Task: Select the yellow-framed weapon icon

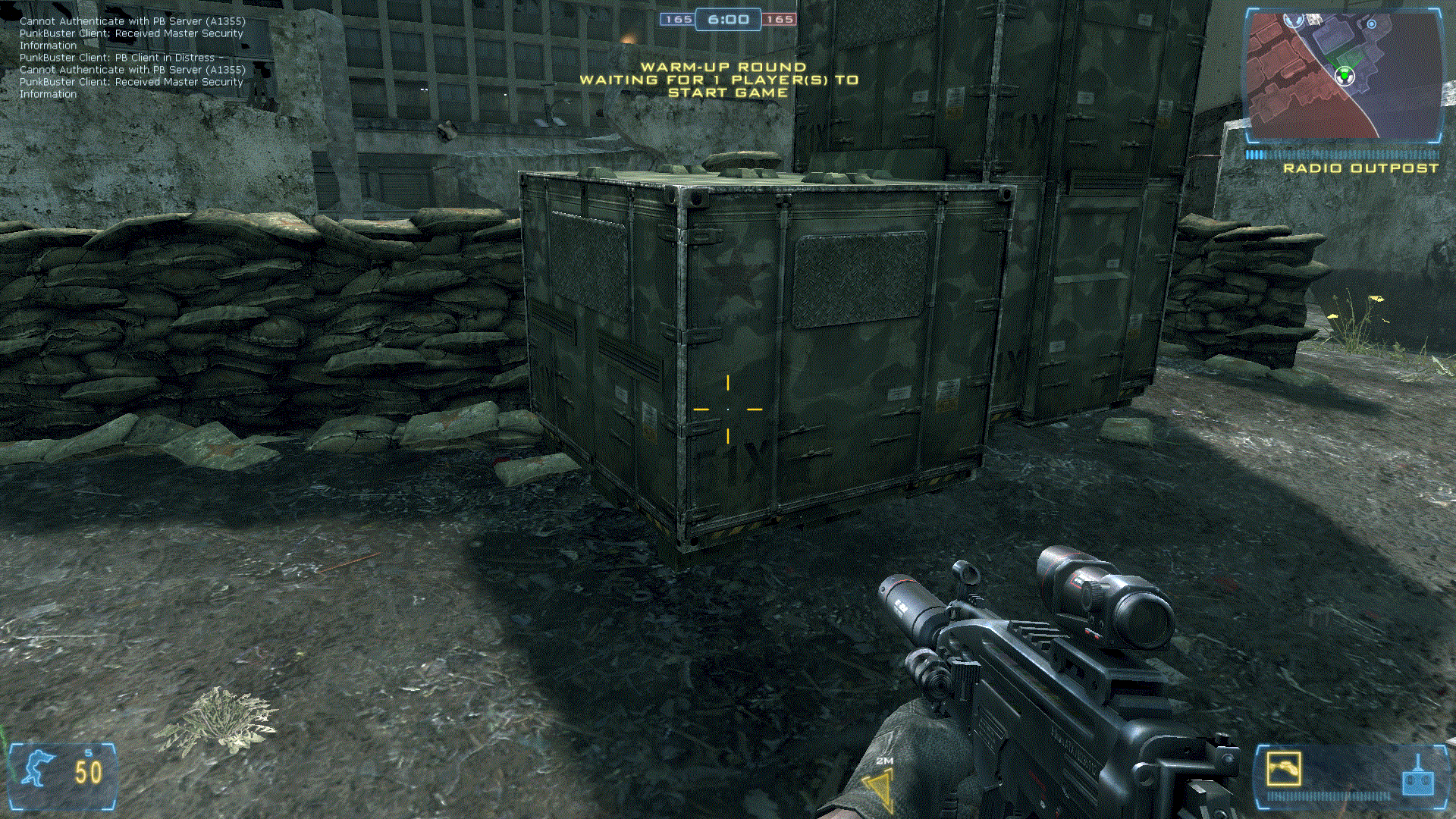Action: [1283, 769]
